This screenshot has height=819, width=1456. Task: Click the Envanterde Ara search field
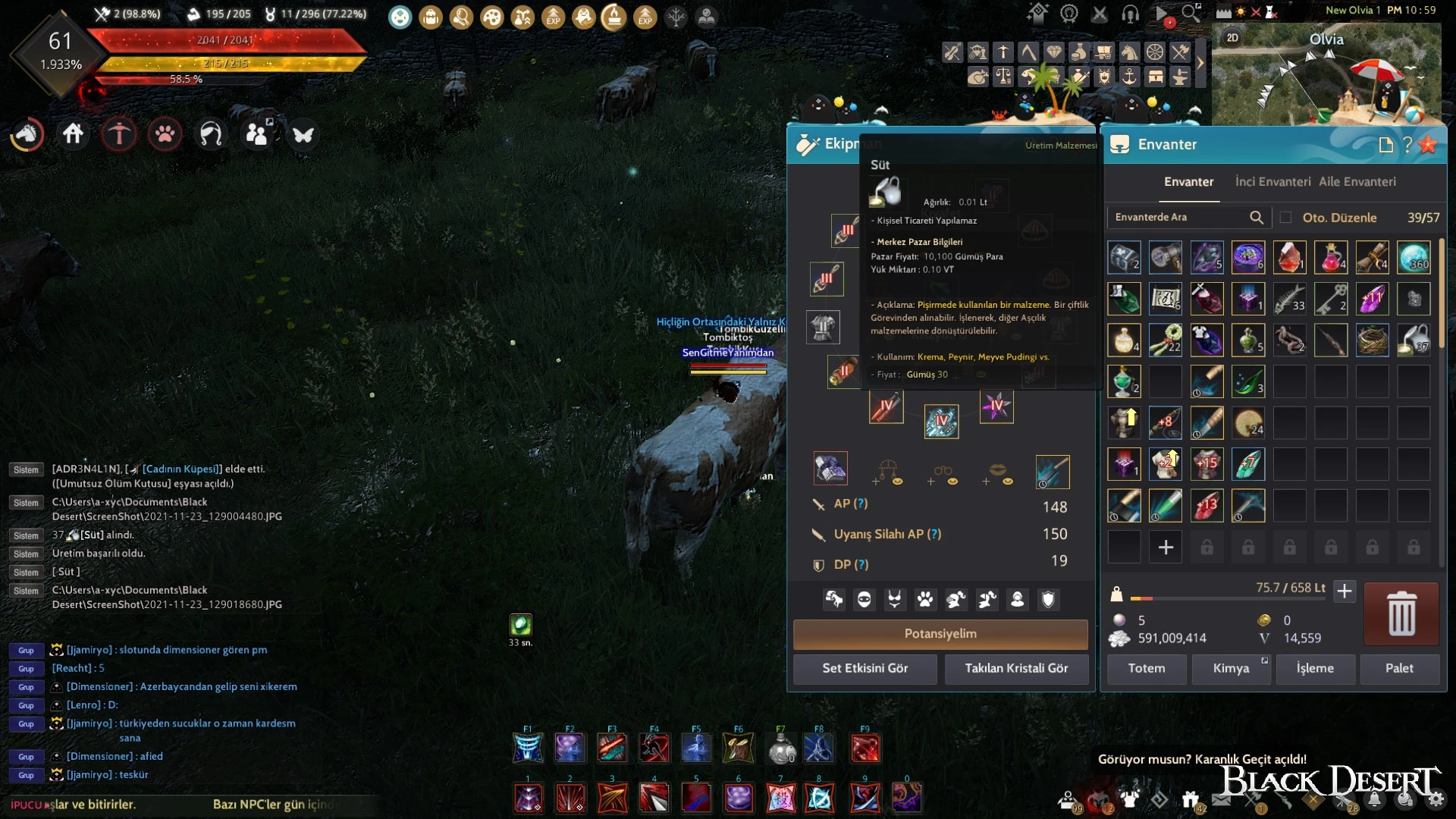pyautogui.click(x=1179, y=218)
